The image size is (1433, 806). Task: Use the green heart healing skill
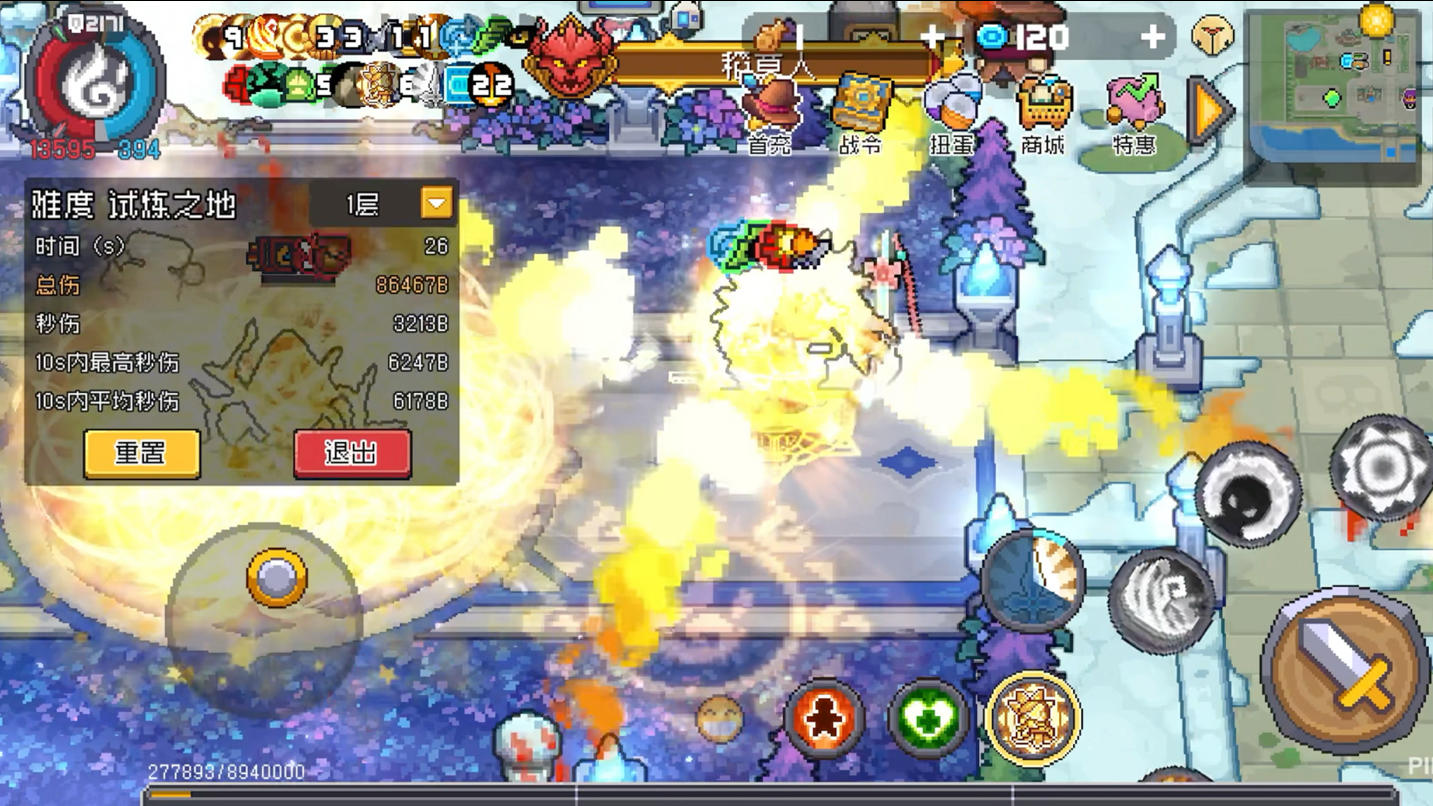pyautogui.click(x=927, y=716)
